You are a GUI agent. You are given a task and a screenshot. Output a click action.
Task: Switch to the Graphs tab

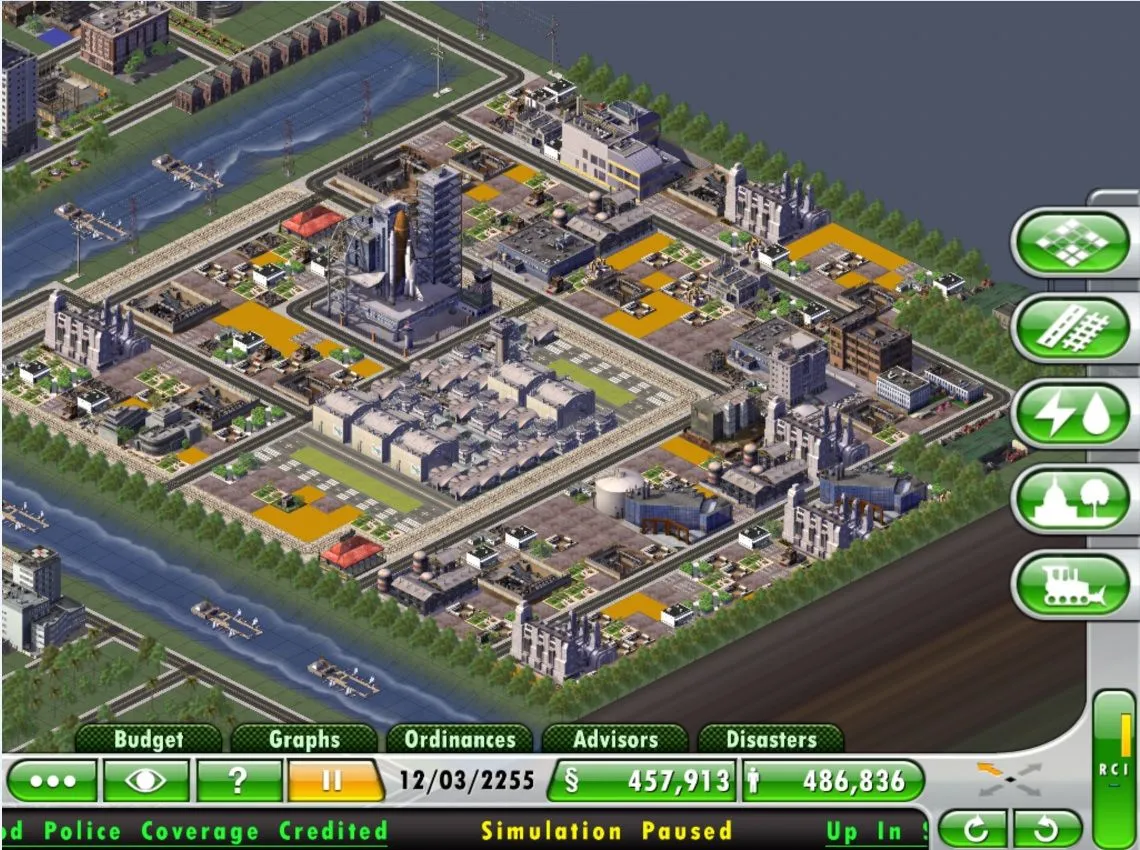pos(304,740)
